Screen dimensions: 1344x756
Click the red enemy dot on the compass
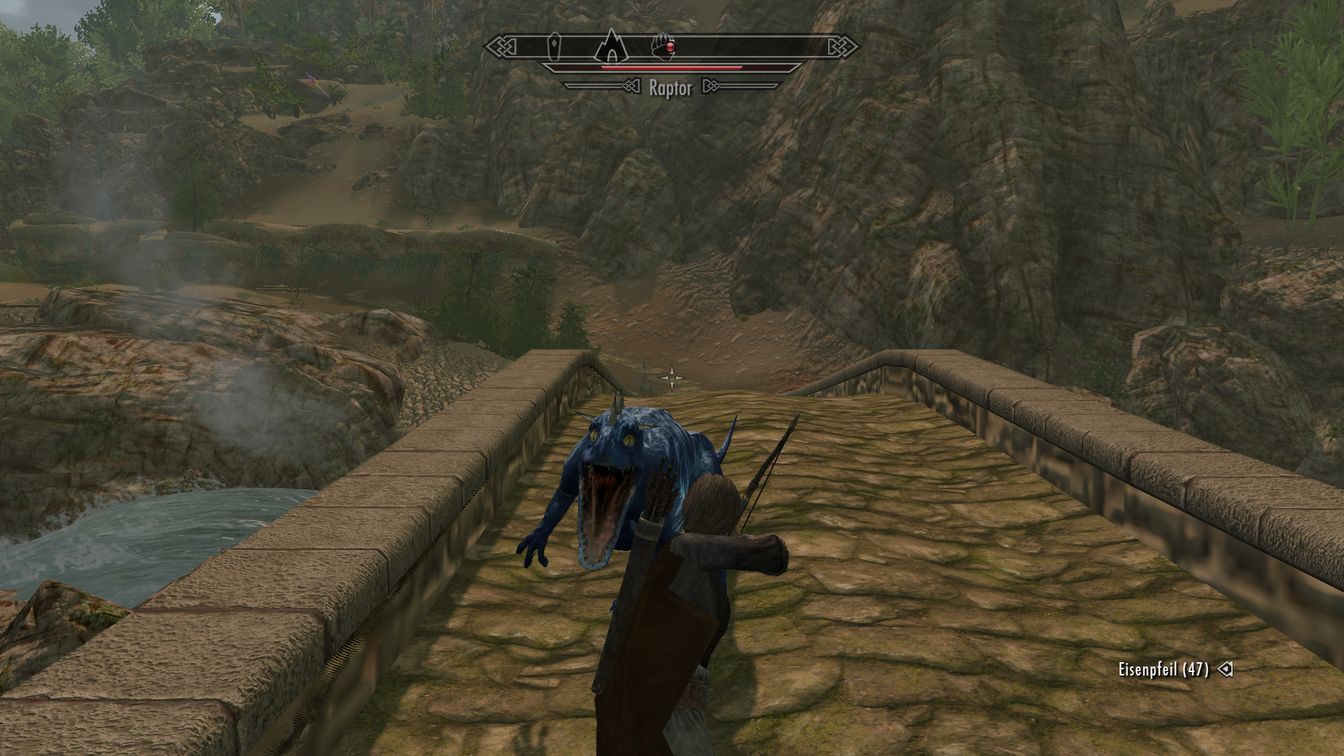tap(670, 46)
